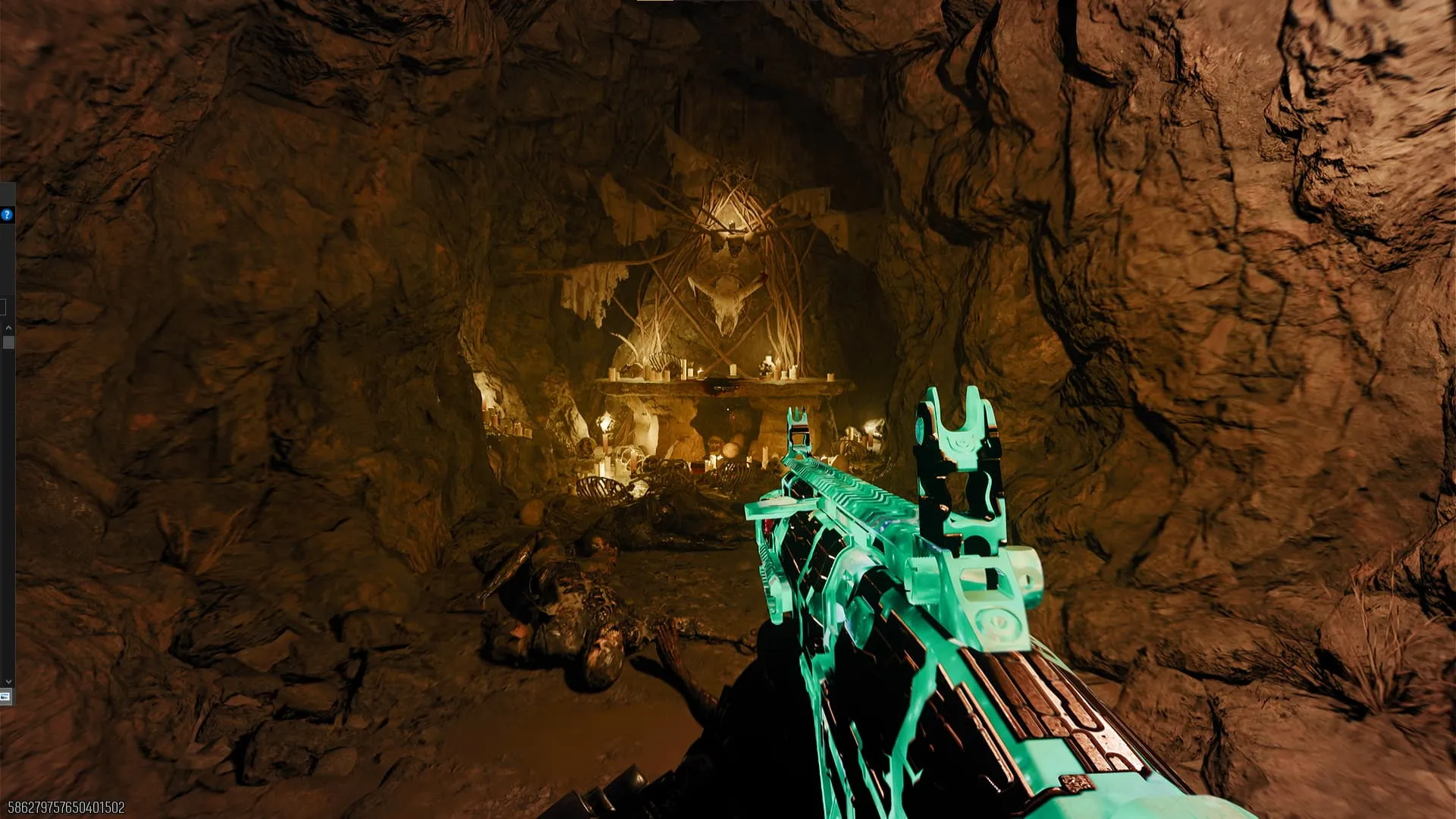1456x819 pixels.
Task: Click the side panel's scrollbar up arrow
Action: (8, 328)
